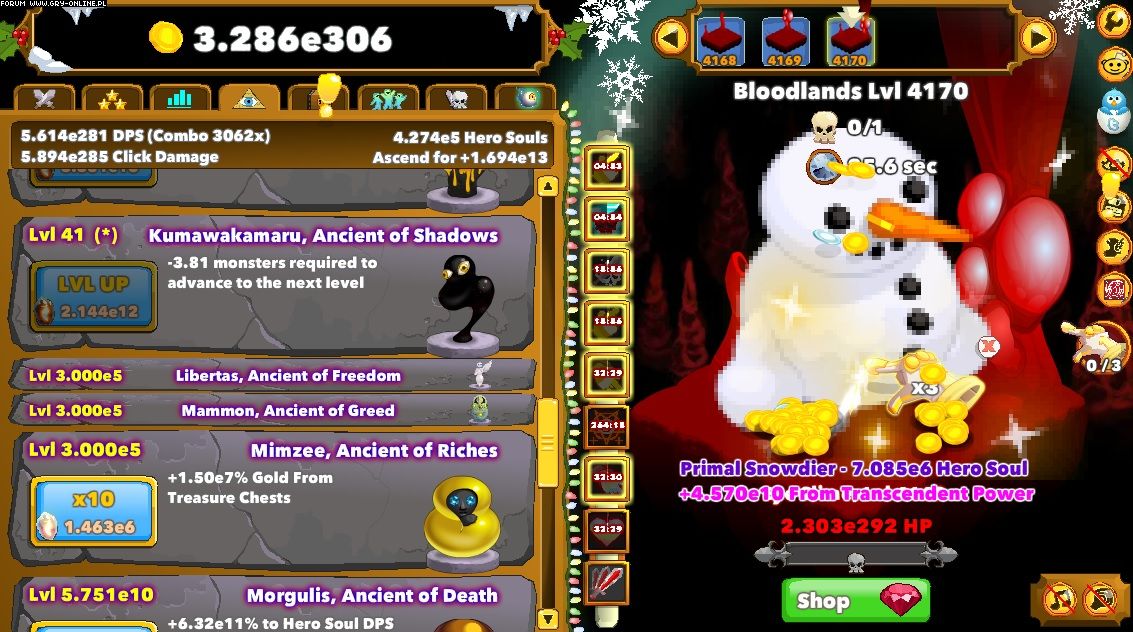Click the Reddit alien icon
The width and height of the screenshot is (1133, 632).
[1113, 66]
